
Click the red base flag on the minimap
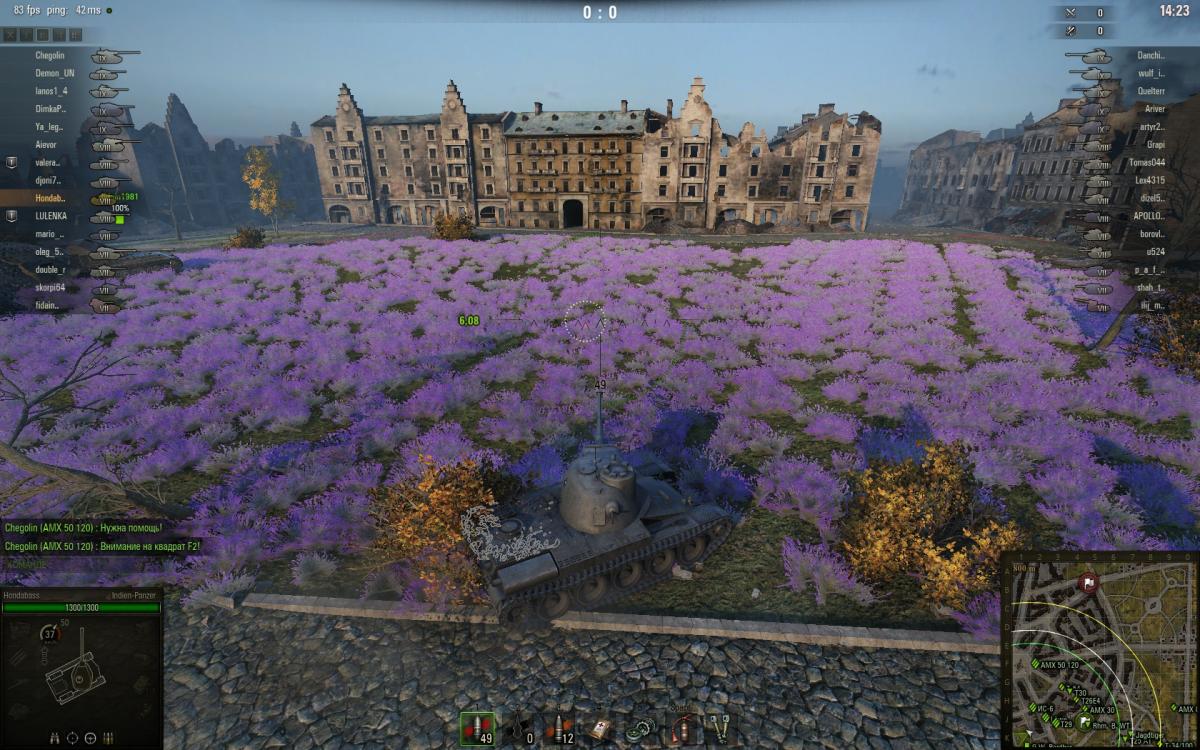click(1087, 580)
